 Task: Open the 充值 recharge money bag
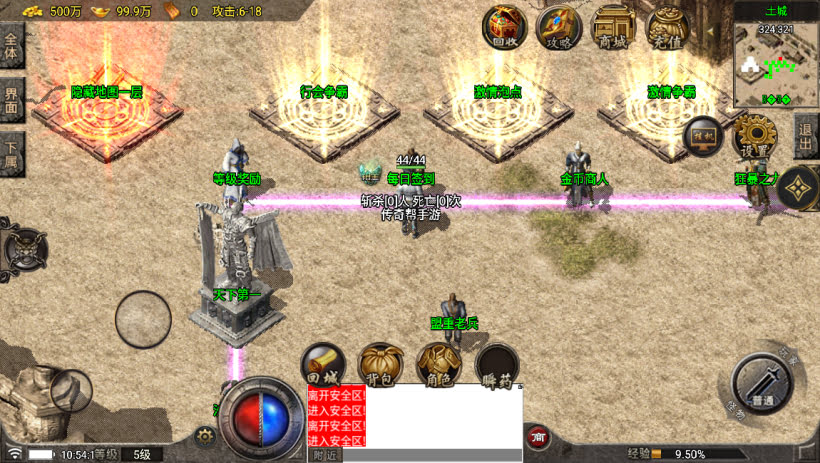[x=667, y=27]
